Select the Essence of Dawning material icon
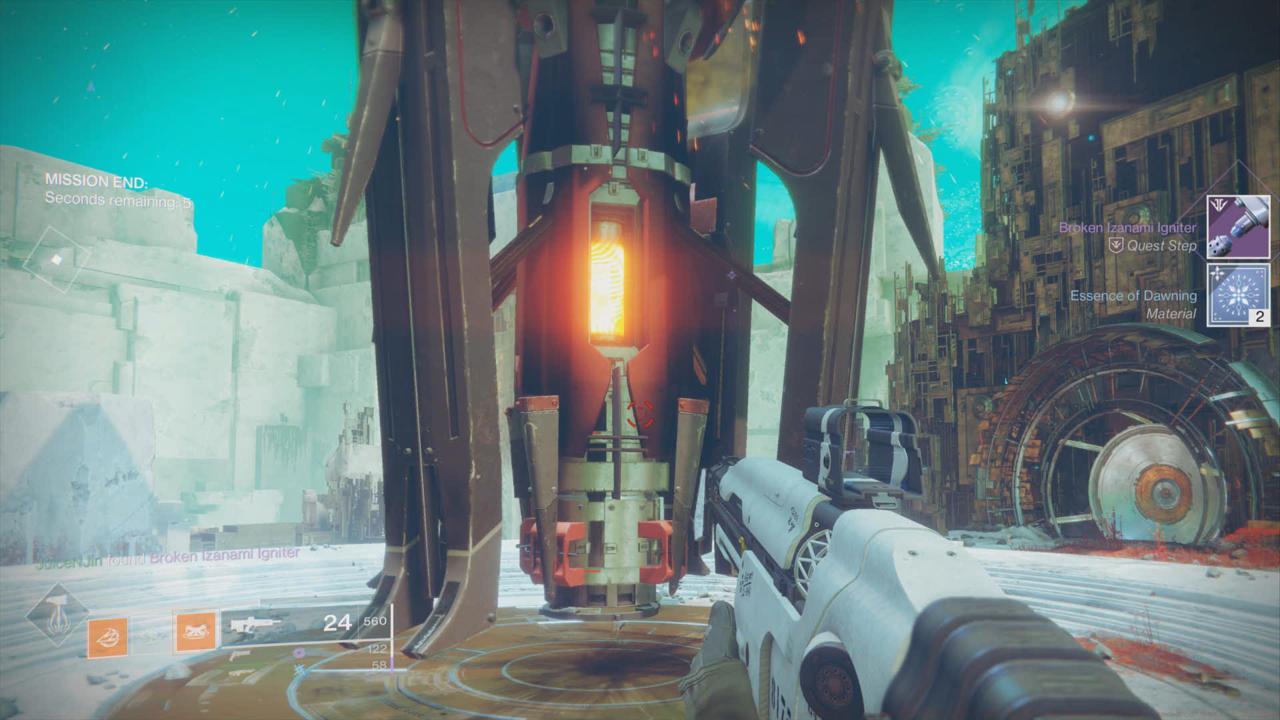Viewport: 1280px width, 720px height. tap(1238, 295)
